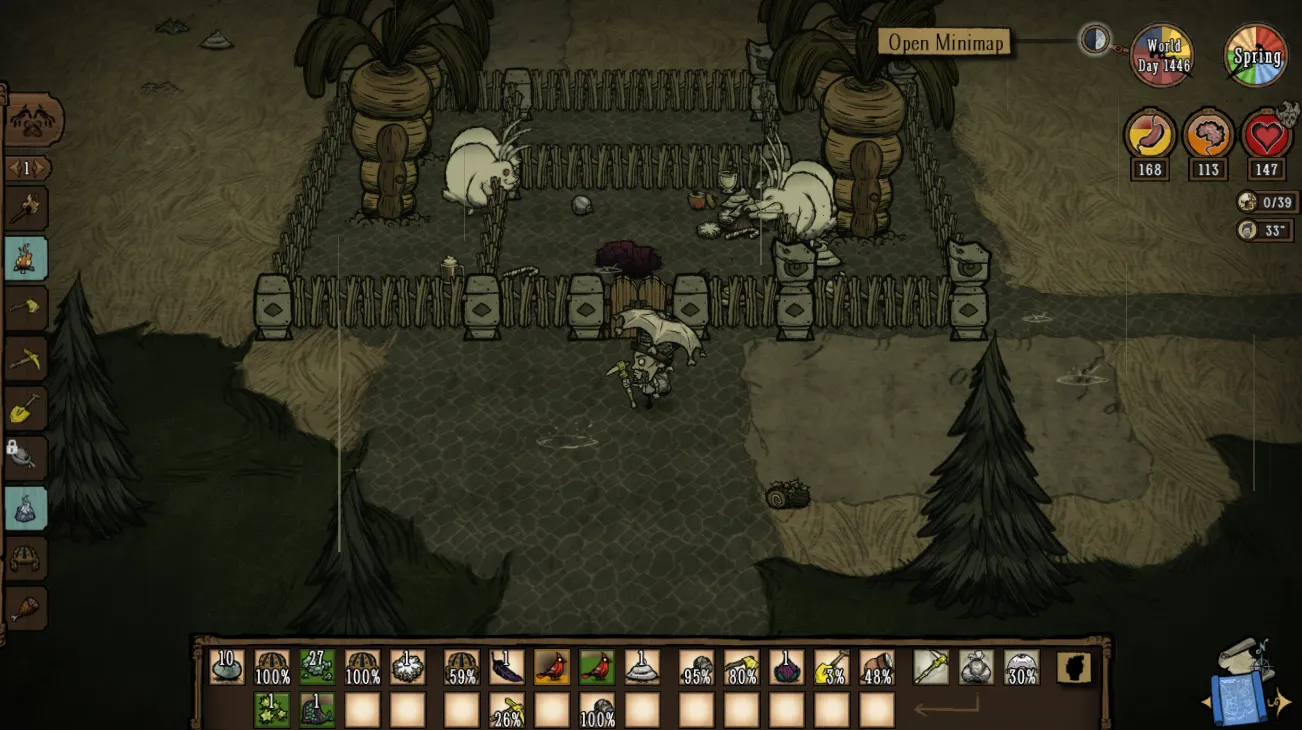Select the equipped head item at 30%
This screenshot has width=1302, height=730.
click(1021, 667)
